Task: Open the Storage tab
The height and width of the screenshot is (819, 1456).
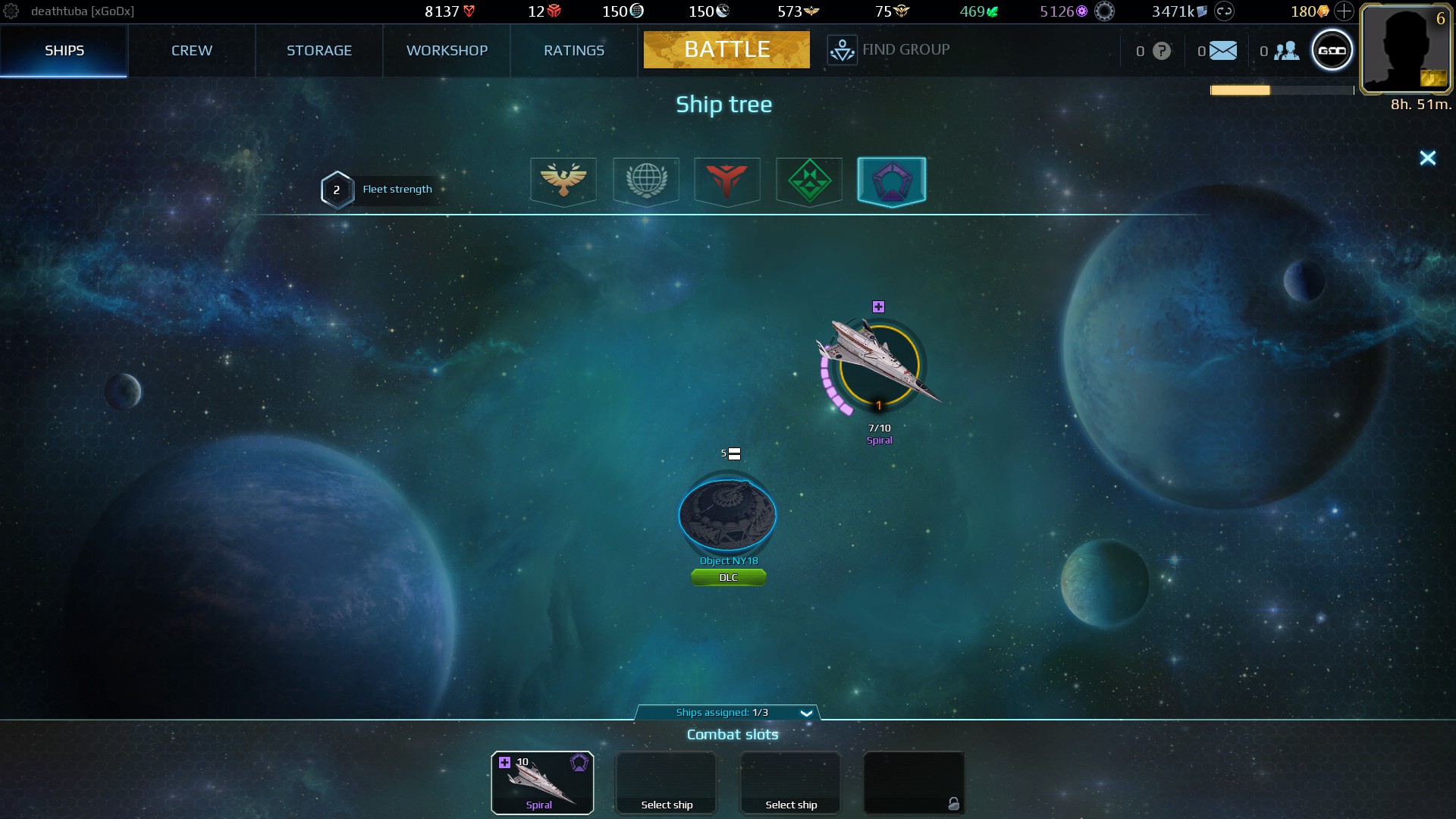Action: pos(319,51)
